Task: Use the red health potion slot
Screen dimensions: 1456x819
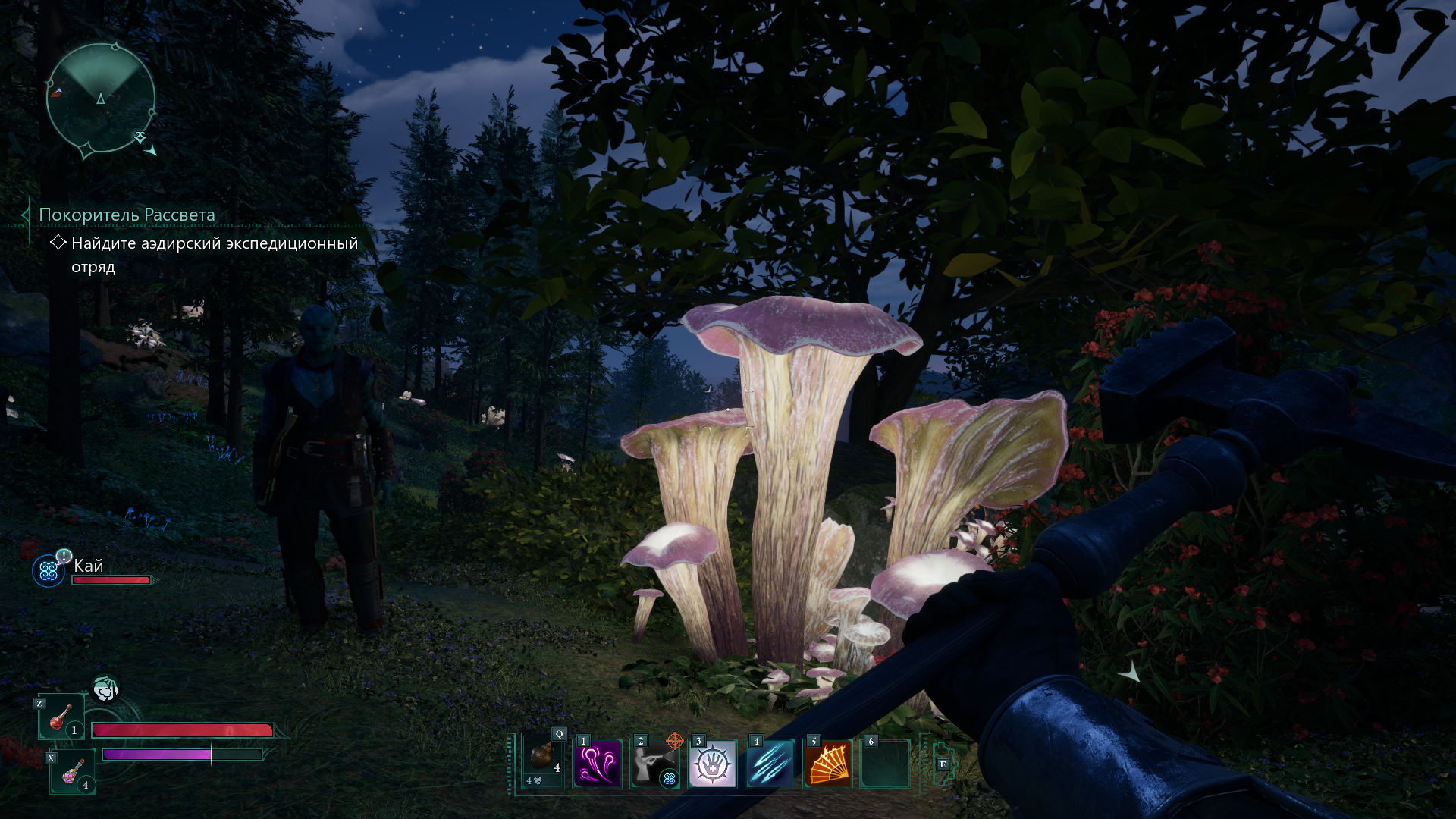Action: click(x=61, y=717)
